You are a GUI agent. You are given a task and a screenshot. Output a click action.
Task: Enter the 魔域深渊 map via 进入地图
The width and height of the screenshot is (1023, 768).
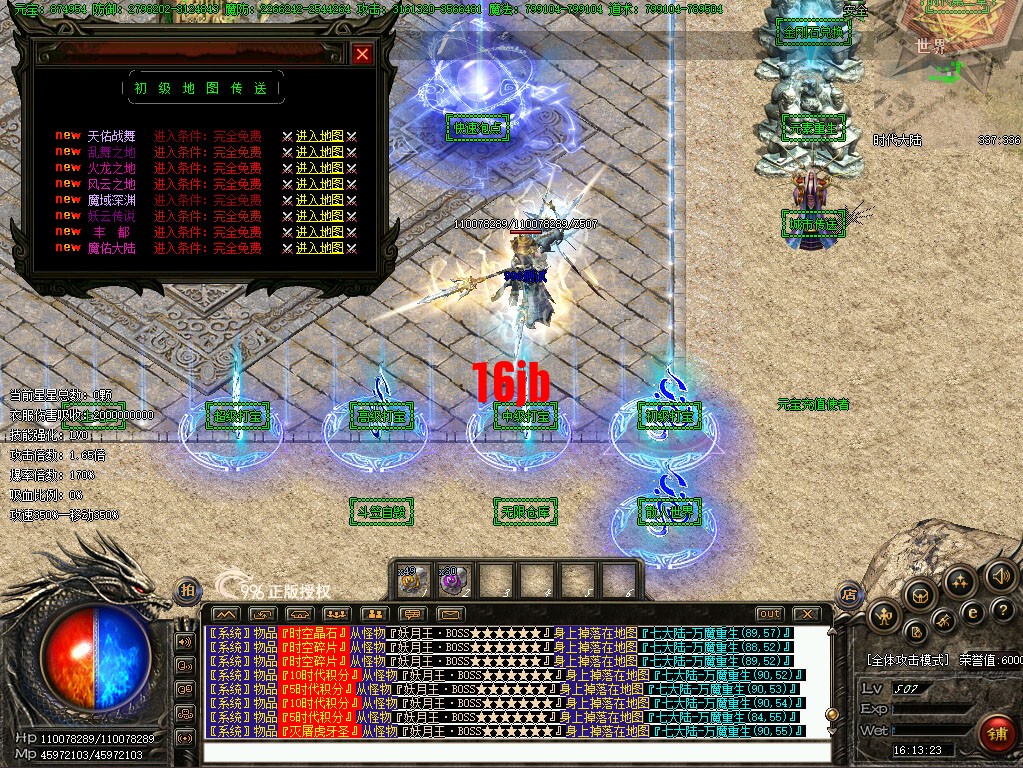[x=319, y=200]
